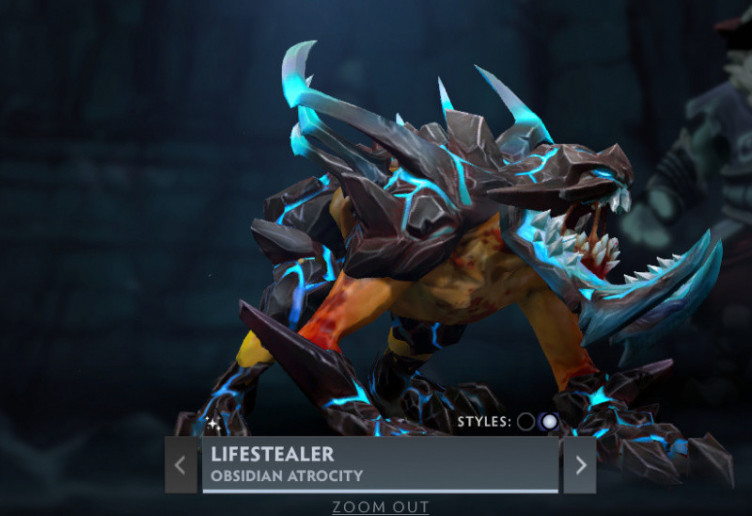This screenshot has height=516, width=752.
Task: Click the Zoom Out link
Action: 380,507
